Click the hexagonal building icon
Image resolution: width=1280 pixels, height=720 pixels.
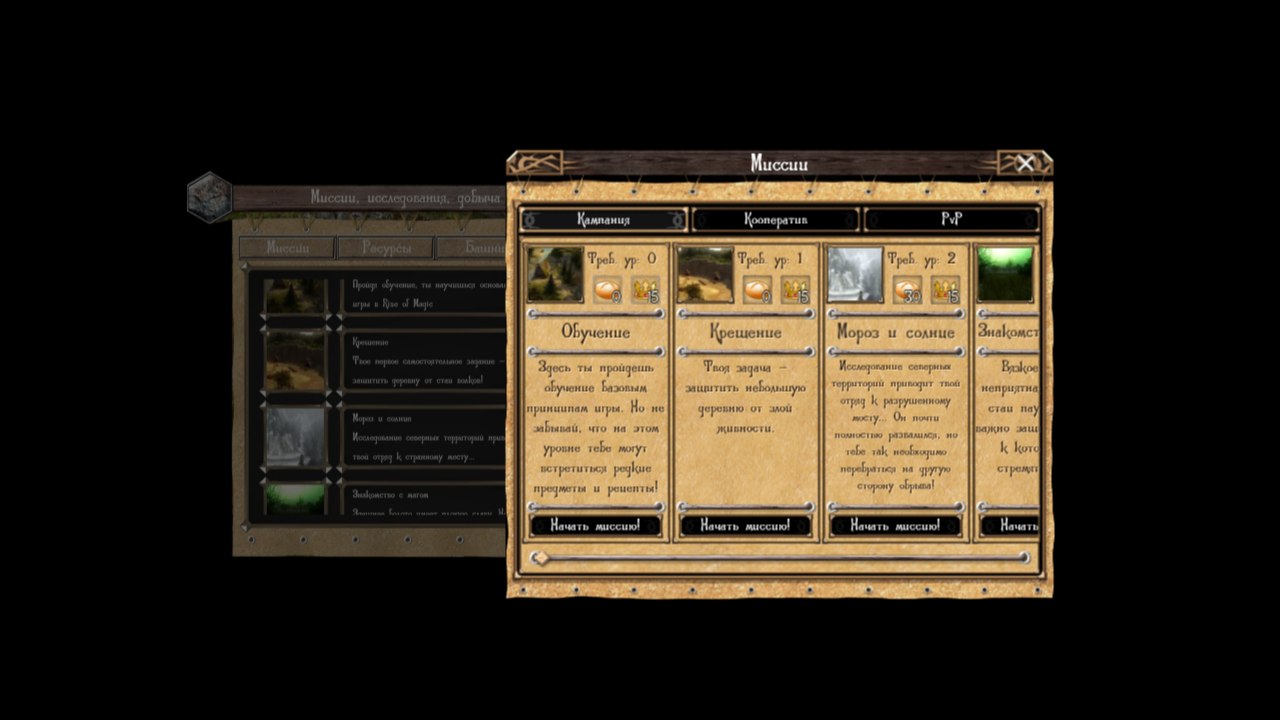pyautogui.click(x=210, y=196)
